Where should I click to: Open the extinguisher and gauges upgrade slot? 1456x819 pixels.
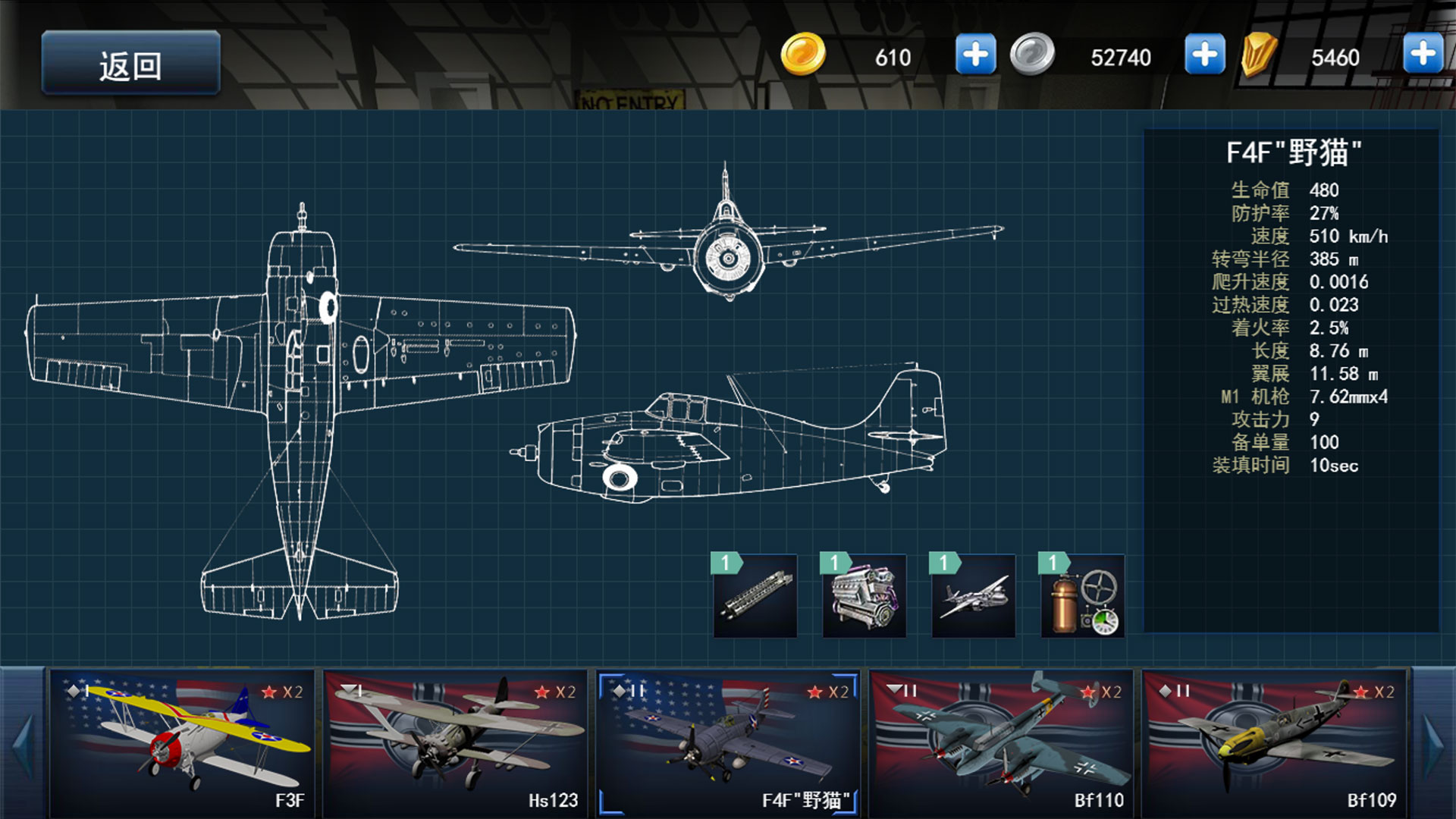pos(1083,596)
